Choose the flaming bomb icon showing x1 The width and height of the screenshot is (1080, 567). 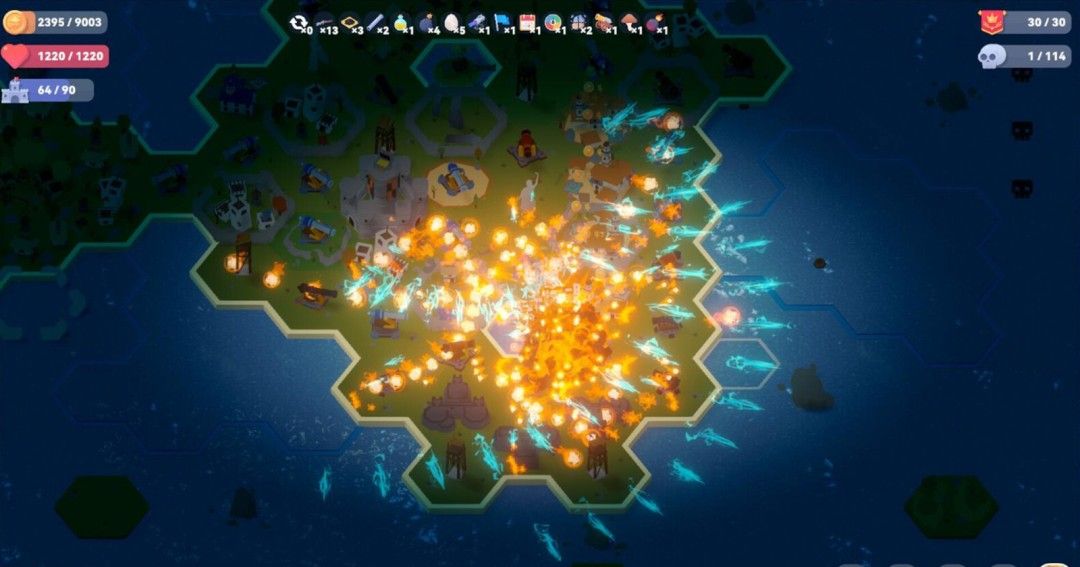655,22
